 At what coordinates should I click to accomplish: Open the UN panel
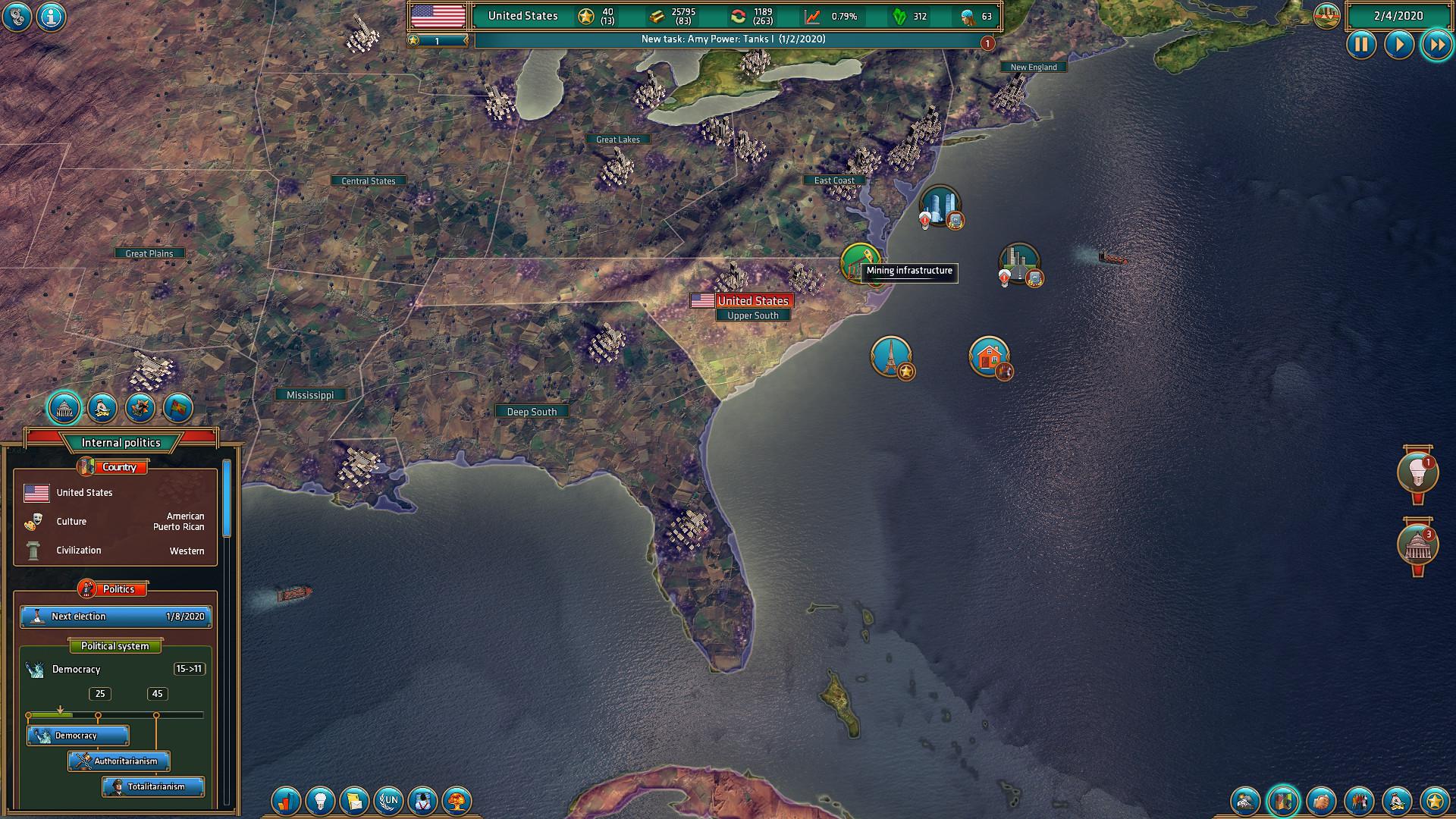[x=389, y=801]
